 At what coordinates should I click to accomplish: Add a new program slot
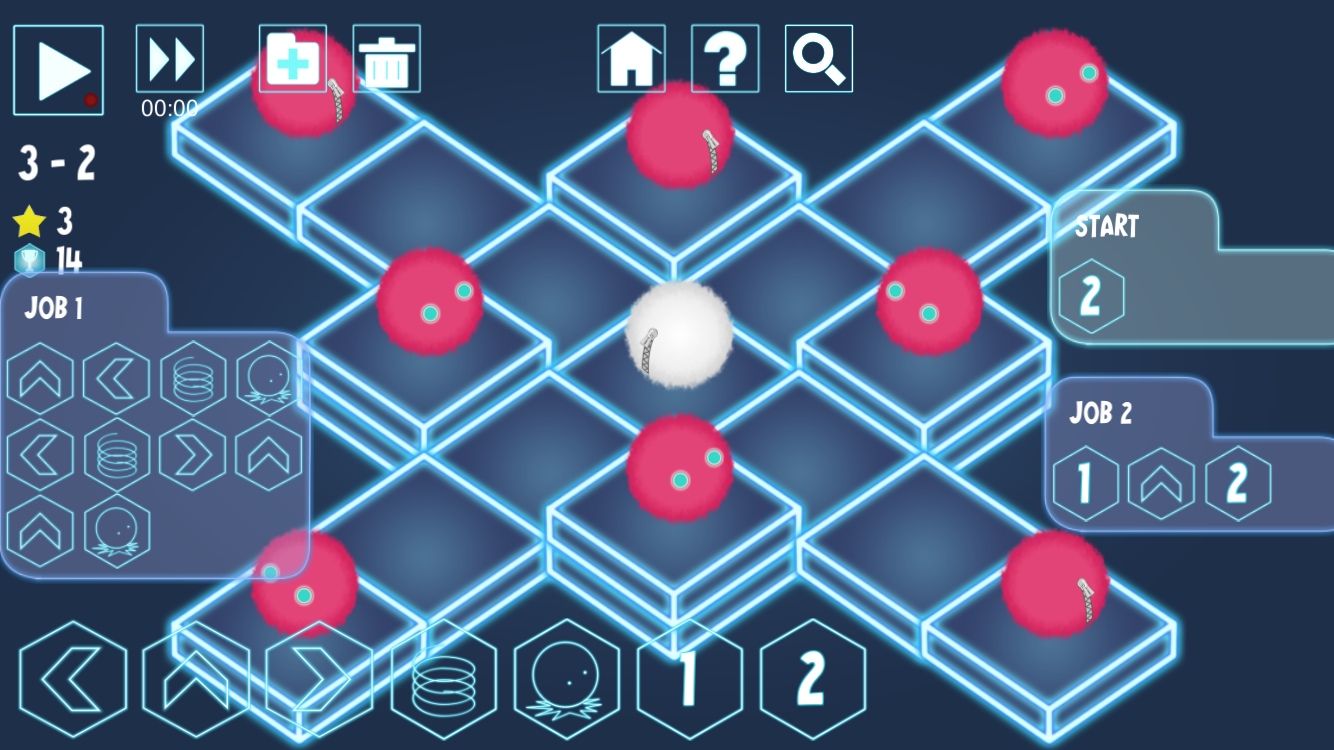pos(291,58)
